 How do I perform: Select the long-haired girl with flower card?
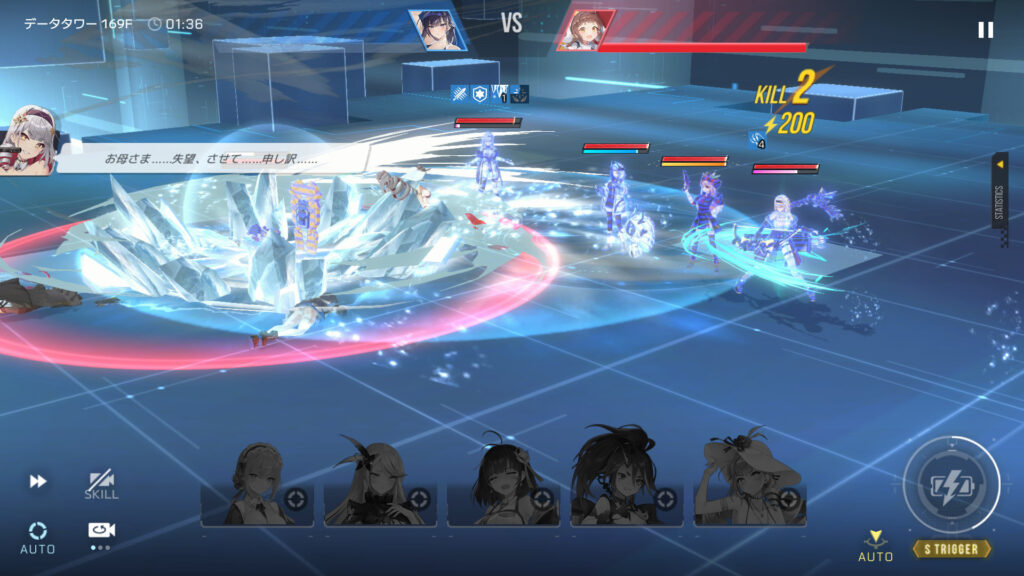pyautogui.click(x=381, y=486)
